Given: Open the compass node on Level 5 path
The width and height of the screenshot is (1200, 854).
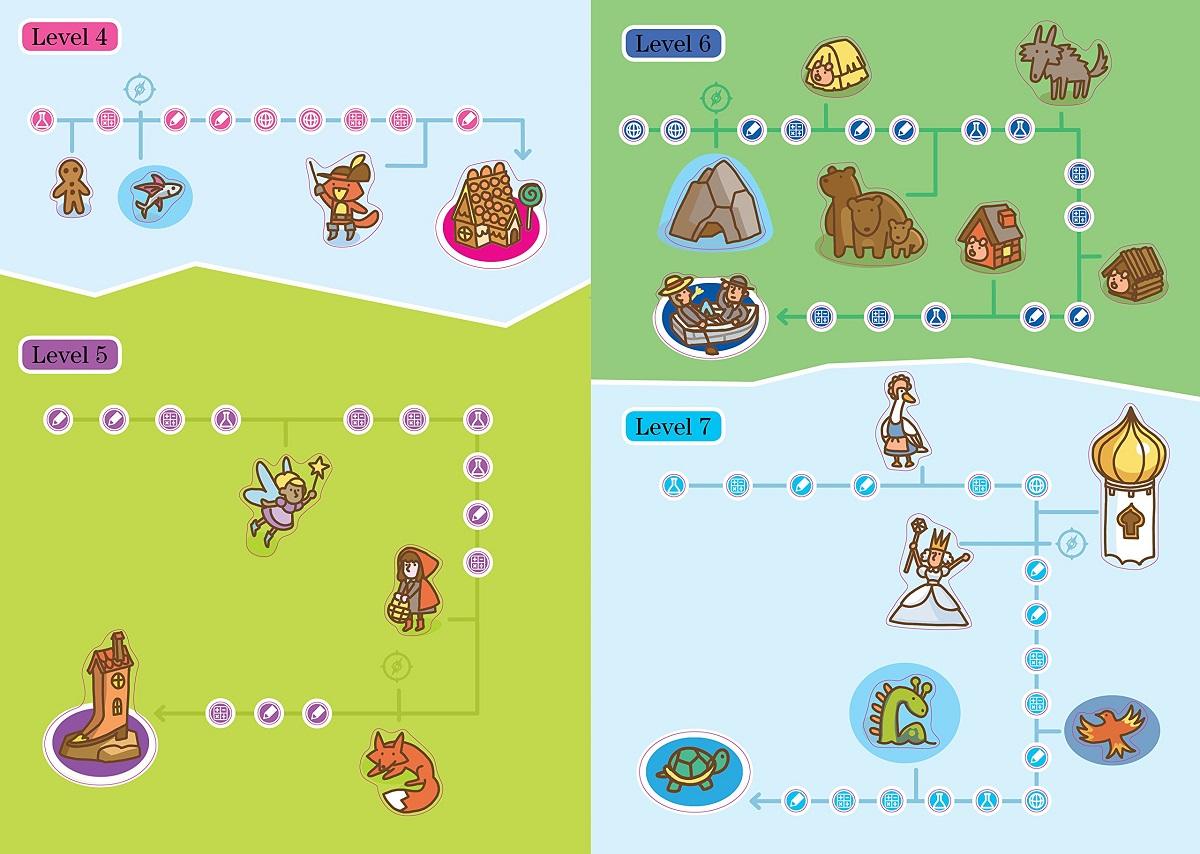Looking at the screenshot, I should pos(397,665).
